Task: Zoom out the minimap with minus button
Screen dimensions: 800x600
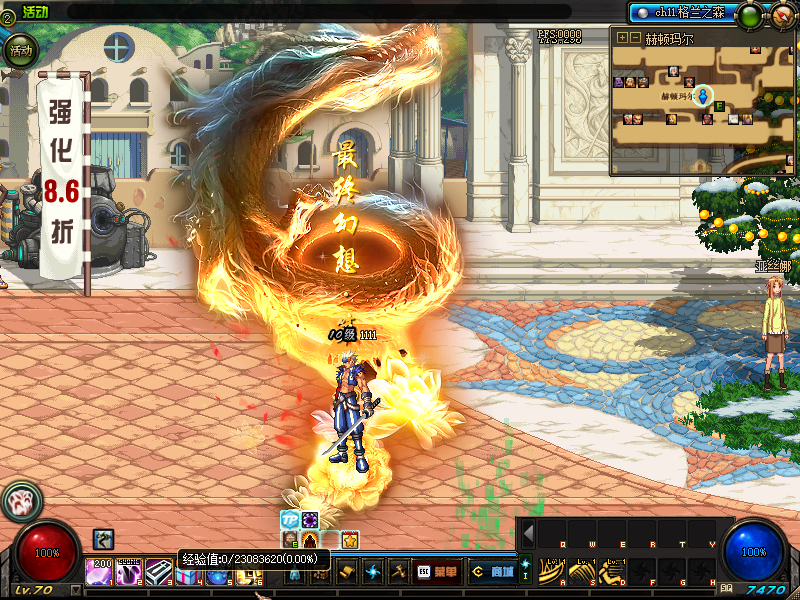Action: pyautogui.click(x=635, y=38)
